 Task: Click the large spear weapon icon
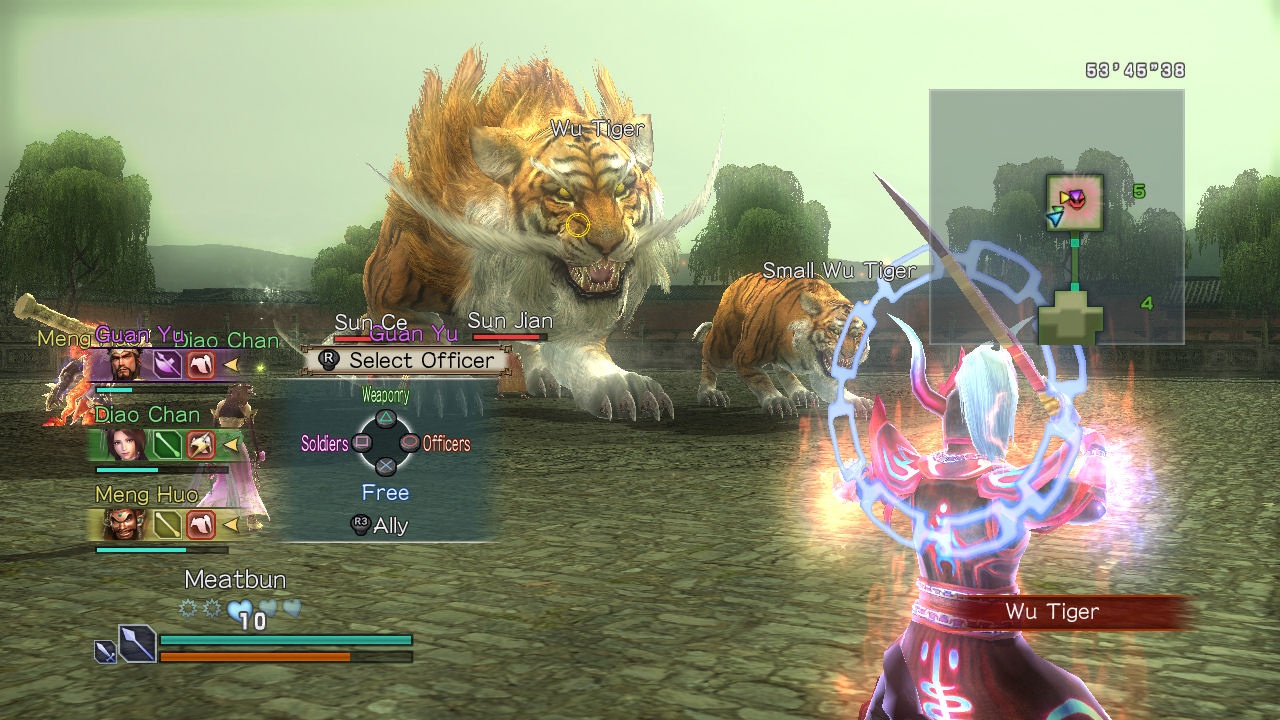[x=137, y=643]
